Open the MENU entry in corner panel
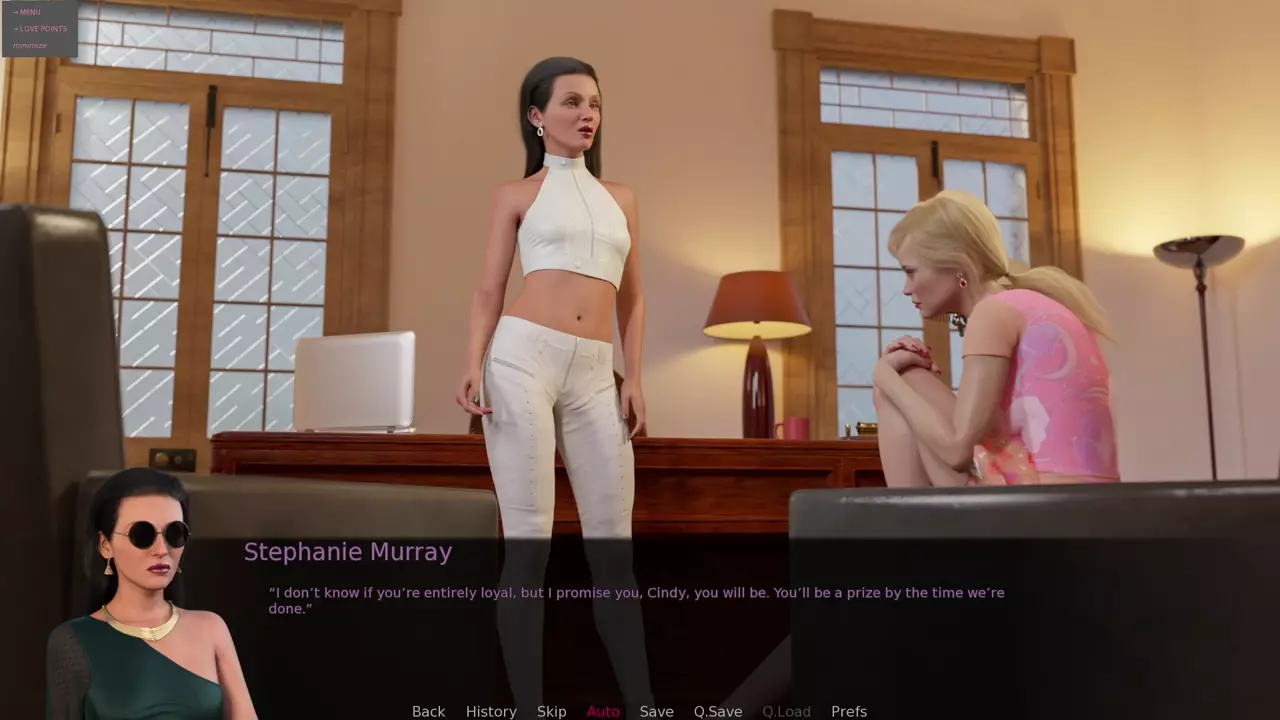Image resolution: width=1280 pixels, height=720 pixels. tap(29, 12)
